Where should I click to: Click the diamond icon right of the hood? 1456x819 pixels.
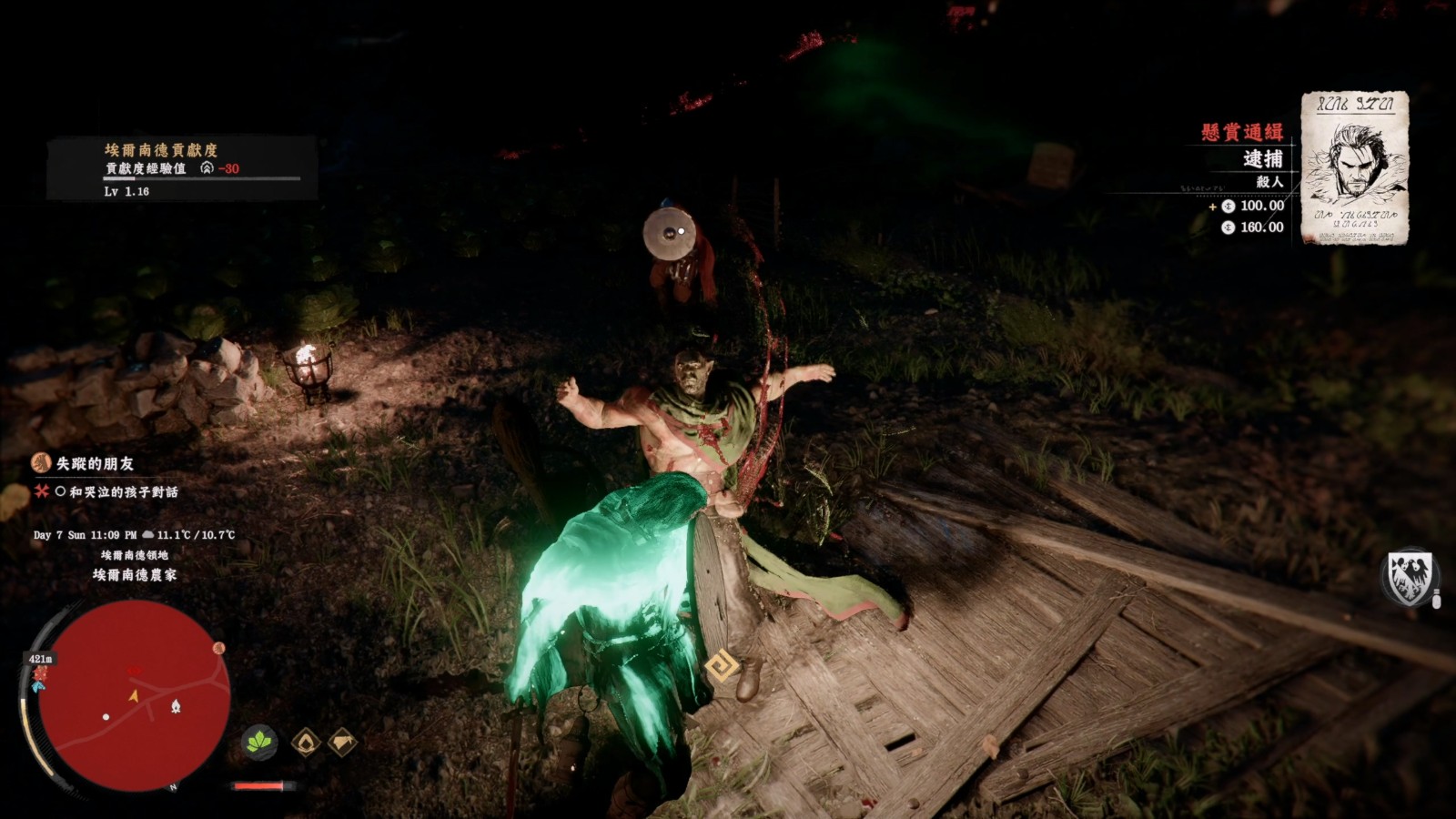(341, 743)
